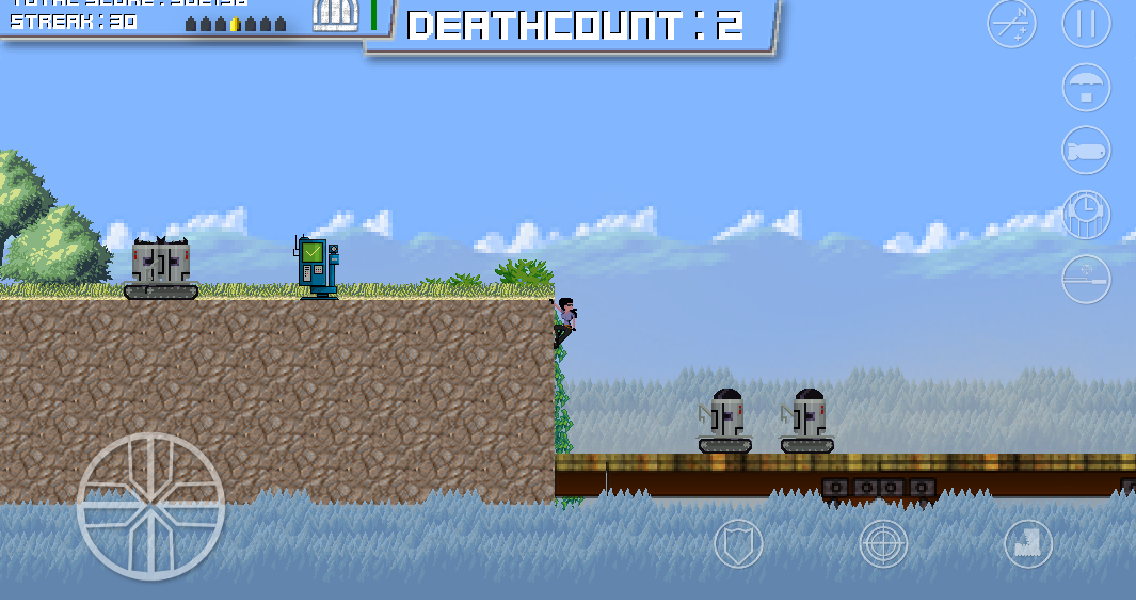Jump with the boot button
The height and width of the screenshot is (600, 1136).
coord(1028,545)
